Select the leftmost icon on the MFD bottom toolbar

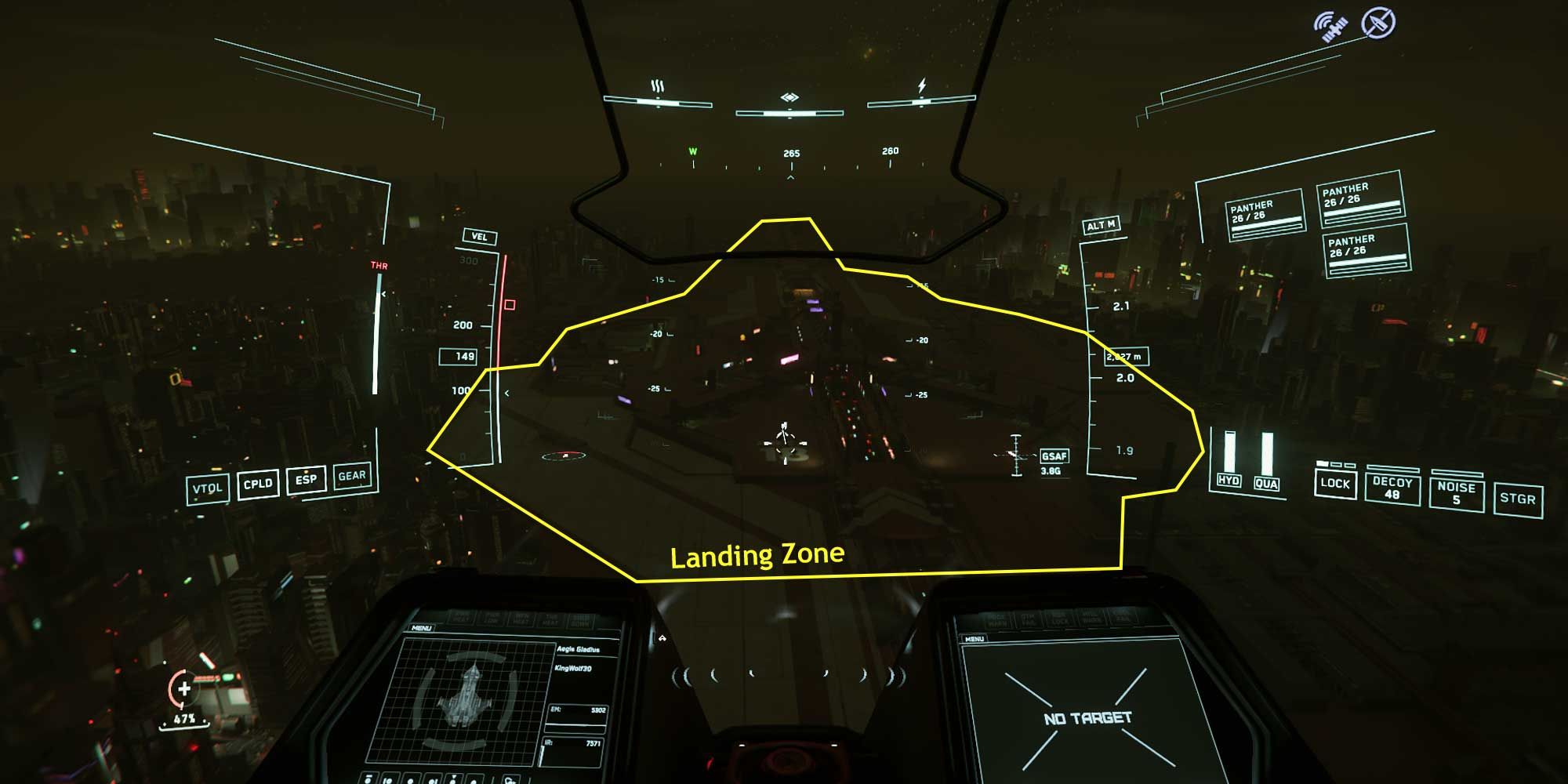click(x=370, y=779)
